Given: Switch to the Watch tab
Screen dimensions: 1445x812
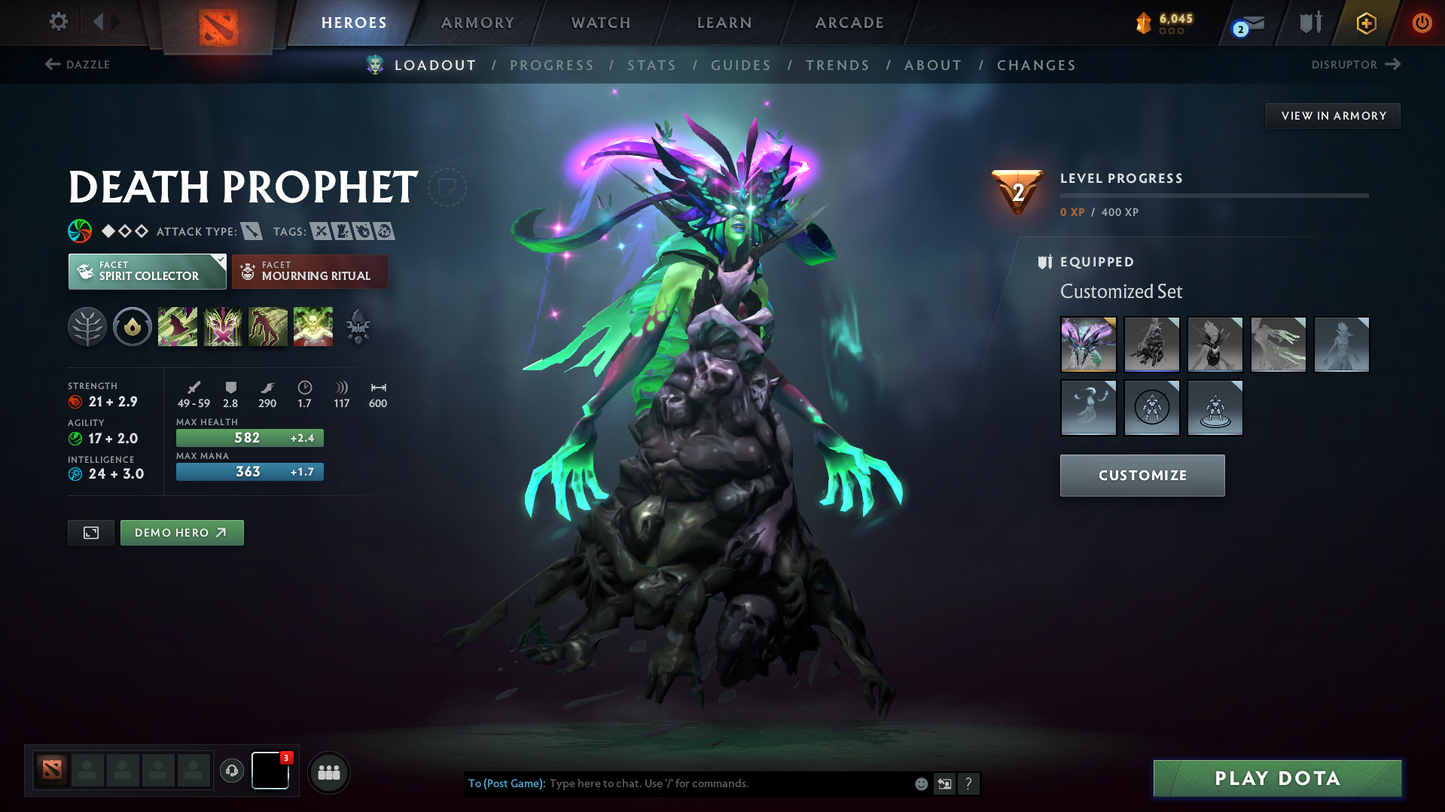Looking at the screenshot, I should tap(600, 22).
